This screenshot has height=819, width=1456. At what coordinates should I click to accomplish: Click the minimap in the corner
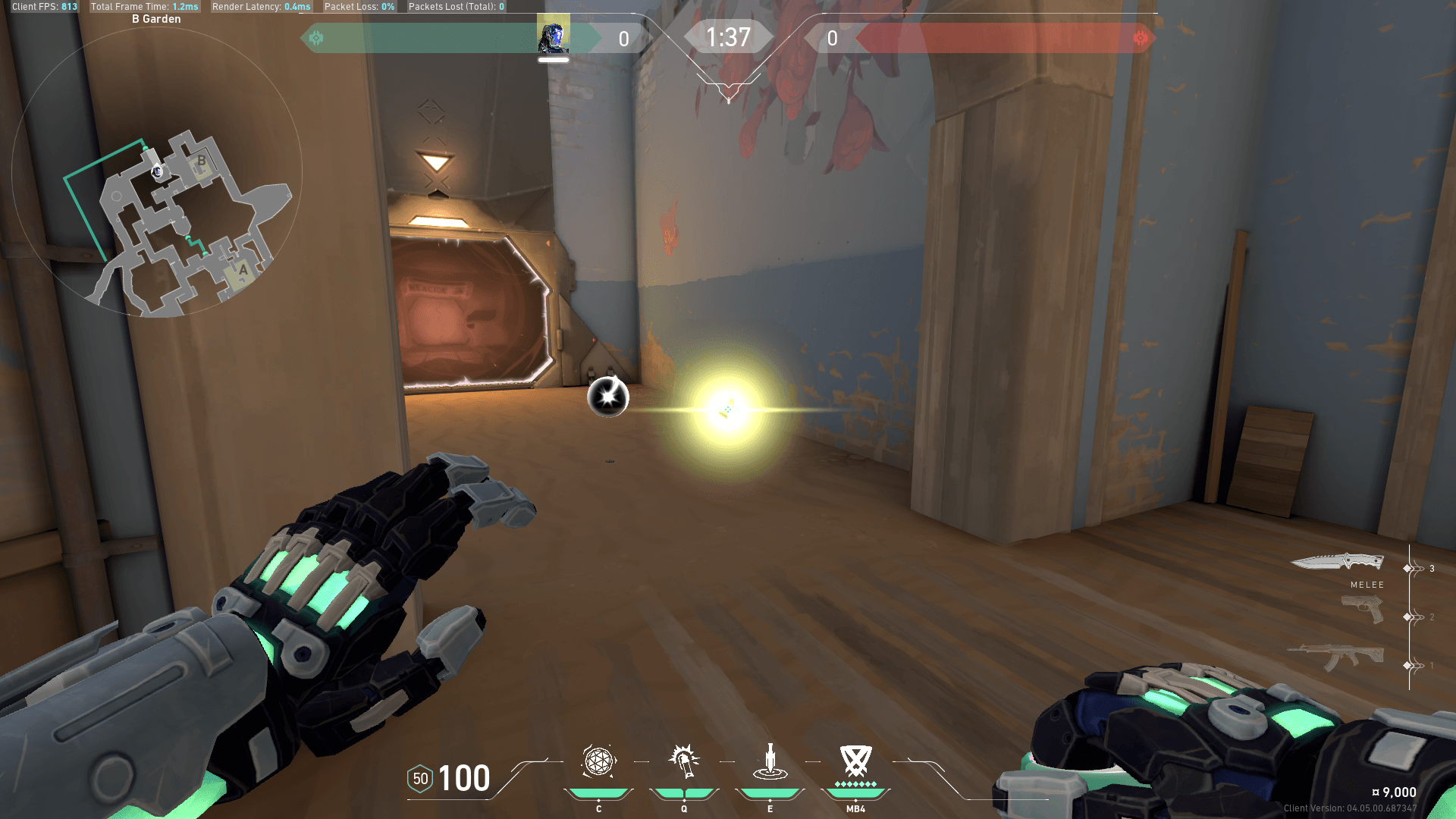point(157,173)
